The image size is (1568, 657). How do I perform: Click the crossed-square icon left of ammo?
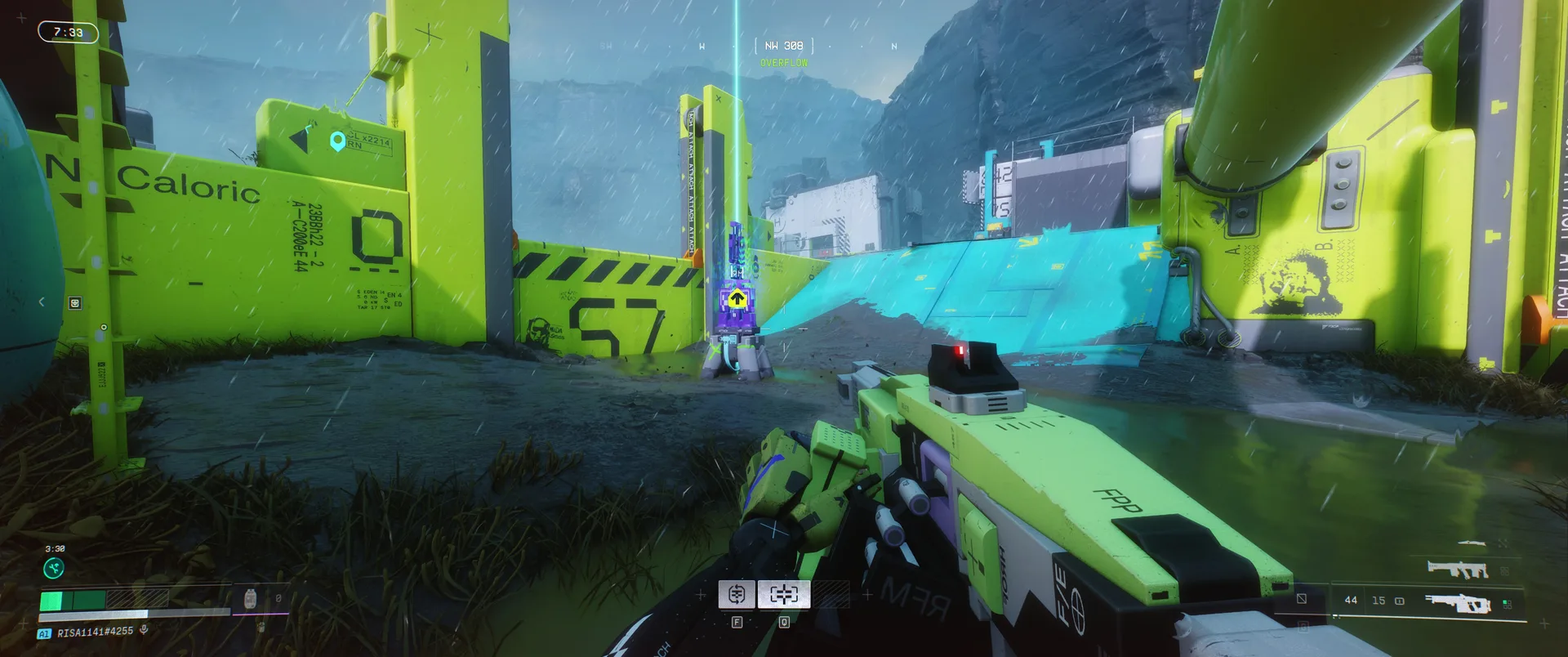[1302, 599]
